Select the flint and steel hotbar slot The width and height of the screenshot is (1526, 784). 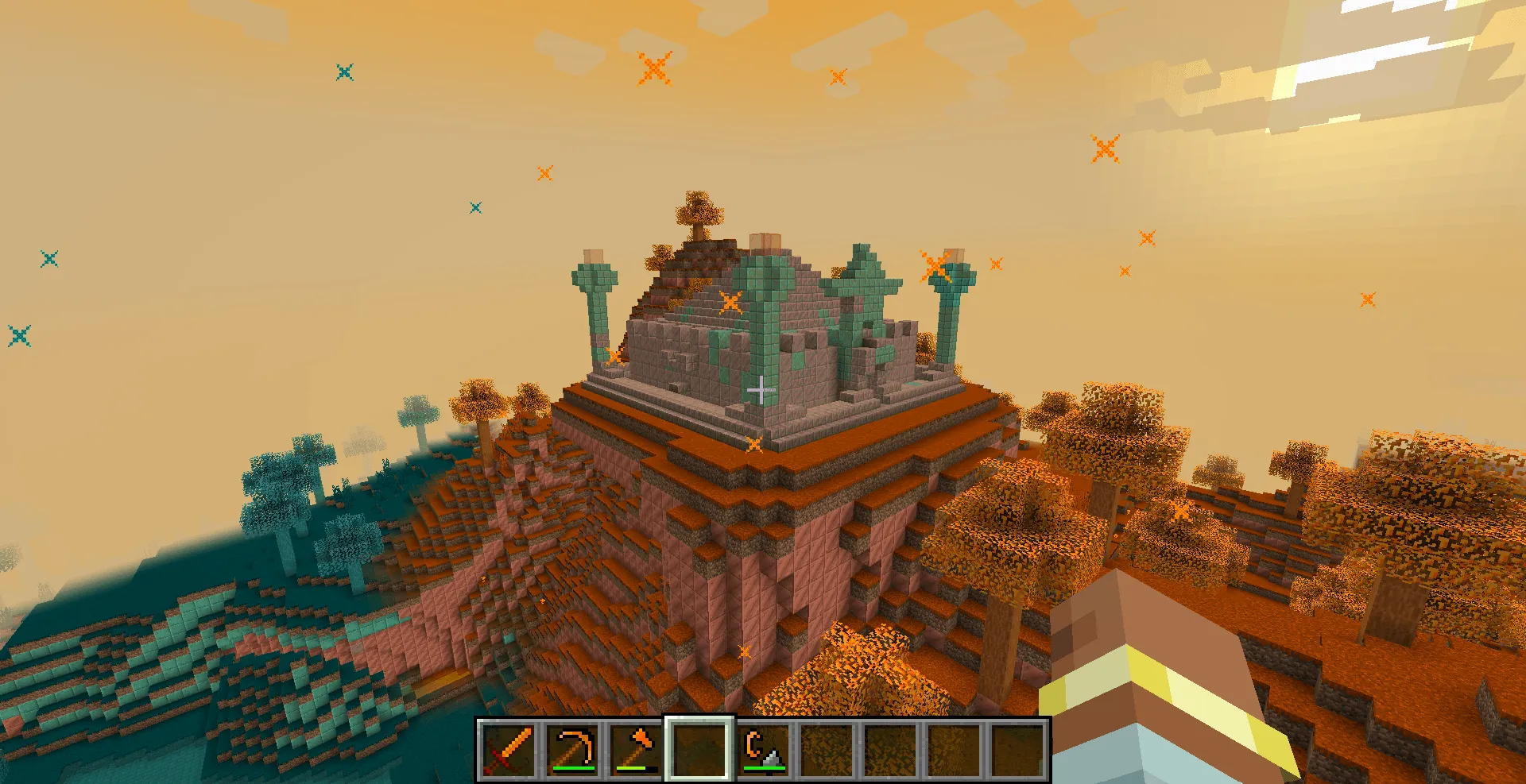(765, 751)
